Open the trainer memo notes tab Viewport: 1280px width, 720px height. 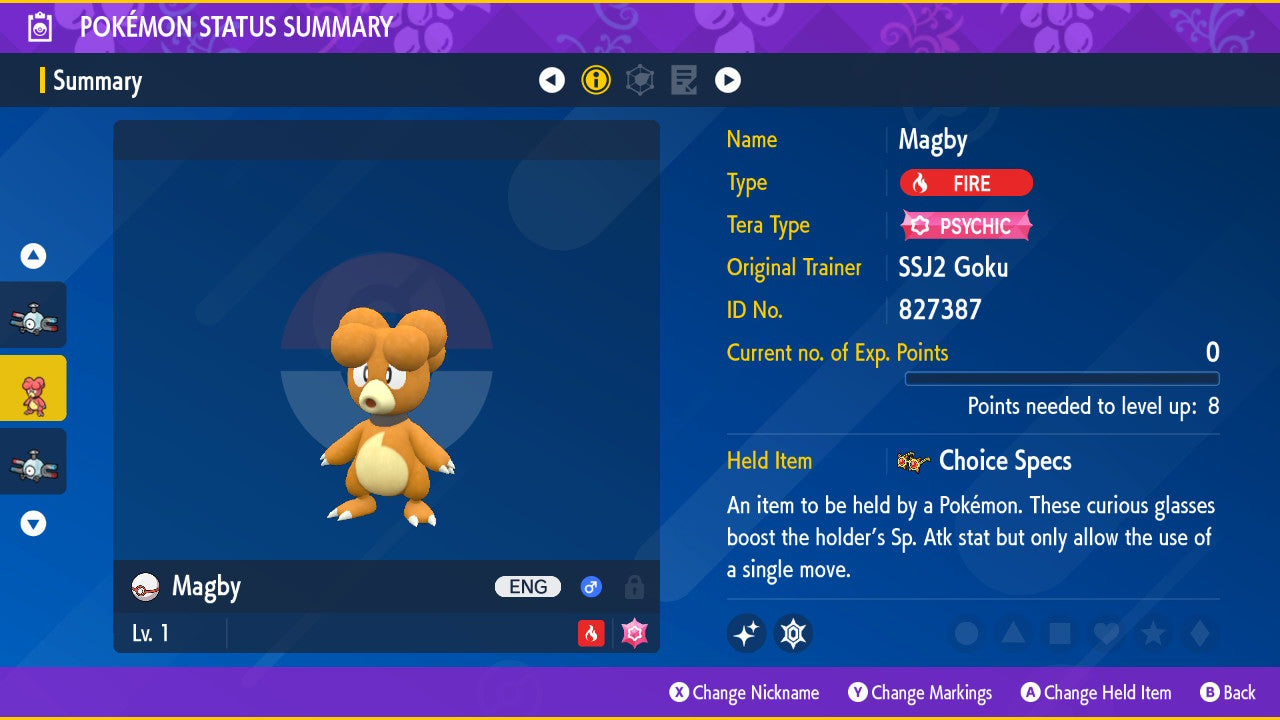click(x=684, y=80)
